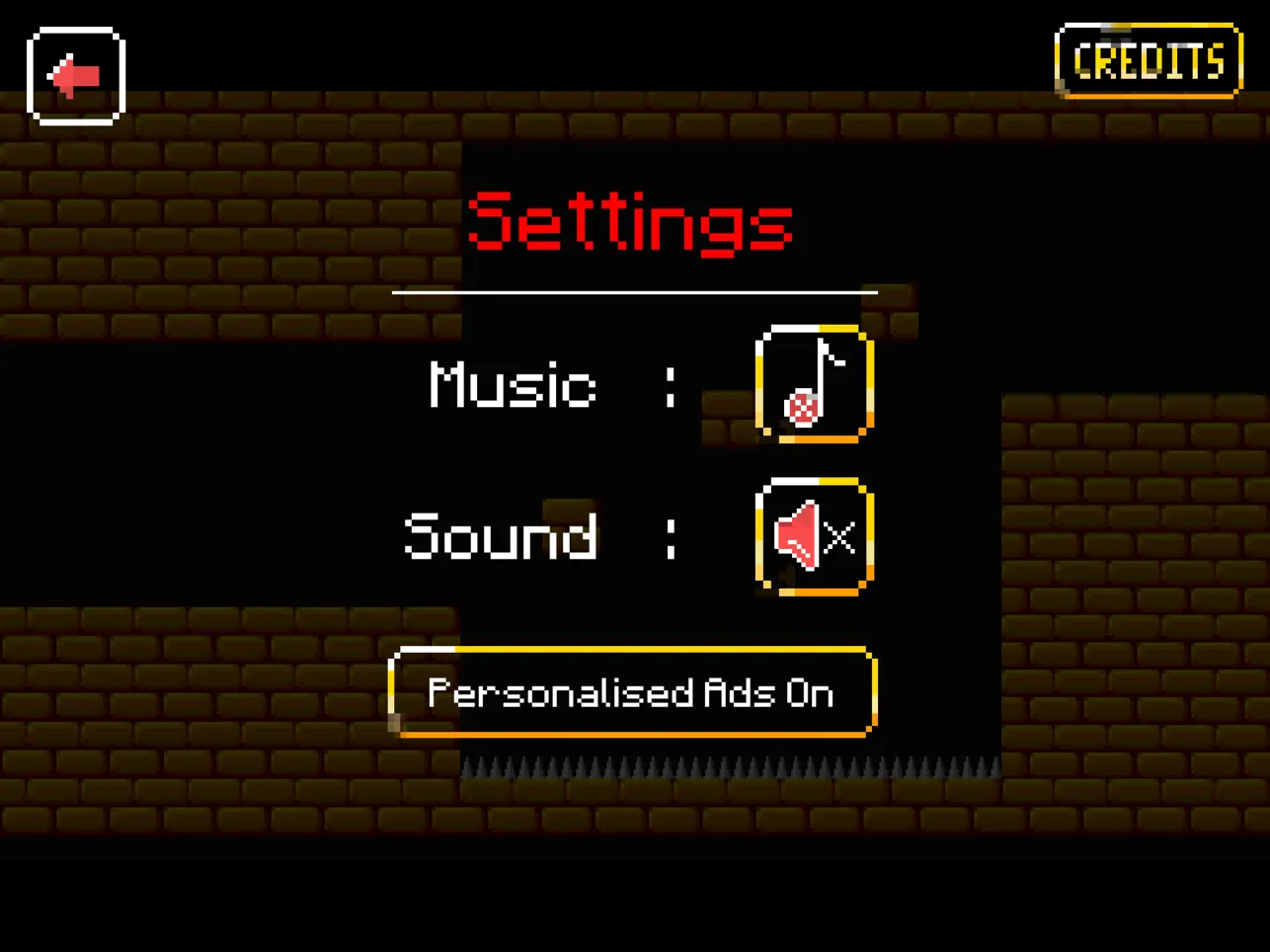
Task: Click the muted speaker icon
Action: tap(813, 537)
